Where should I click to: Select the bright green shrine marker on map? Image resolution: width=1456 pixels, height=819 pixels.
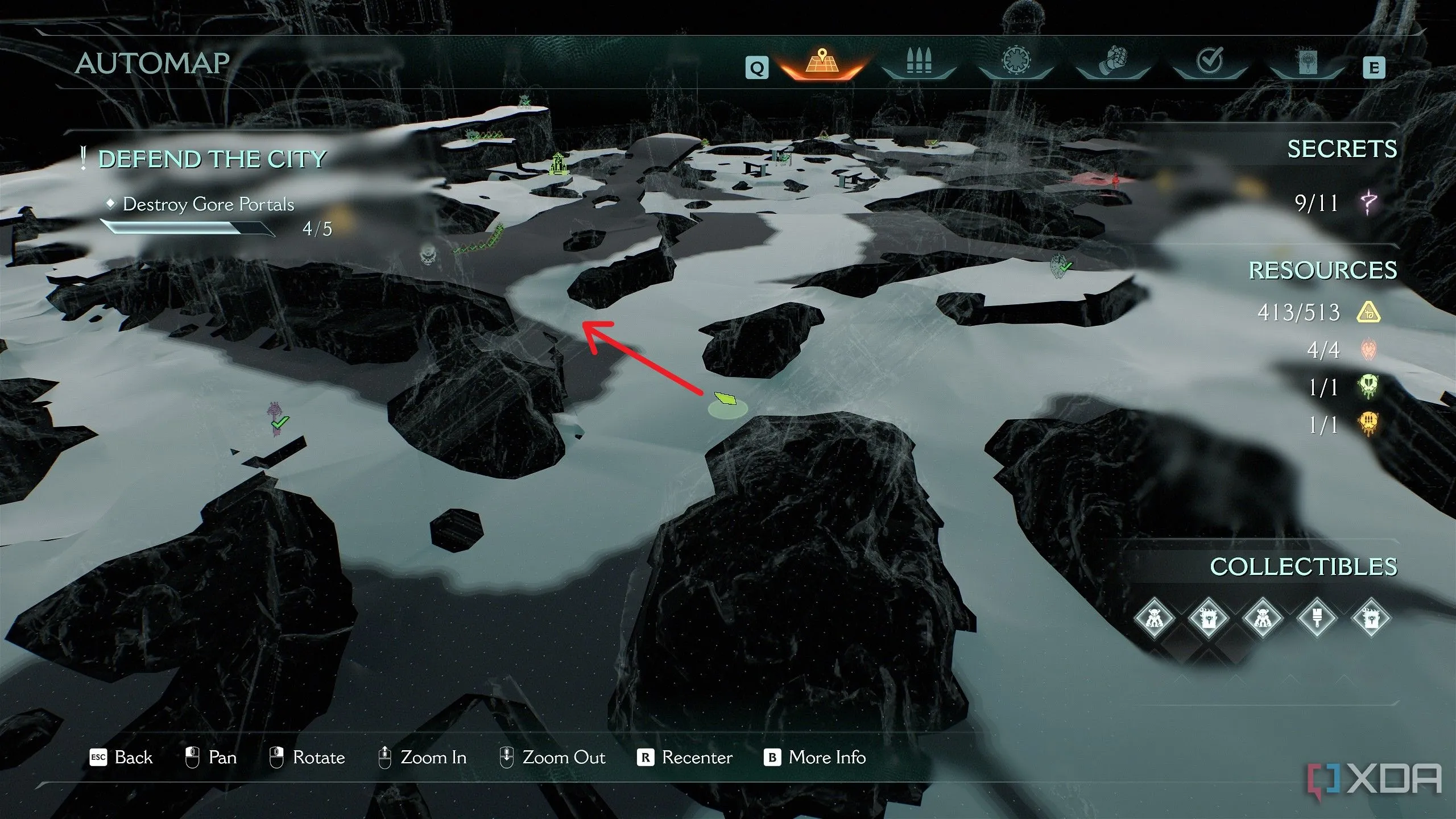click(x=559, y=164)
